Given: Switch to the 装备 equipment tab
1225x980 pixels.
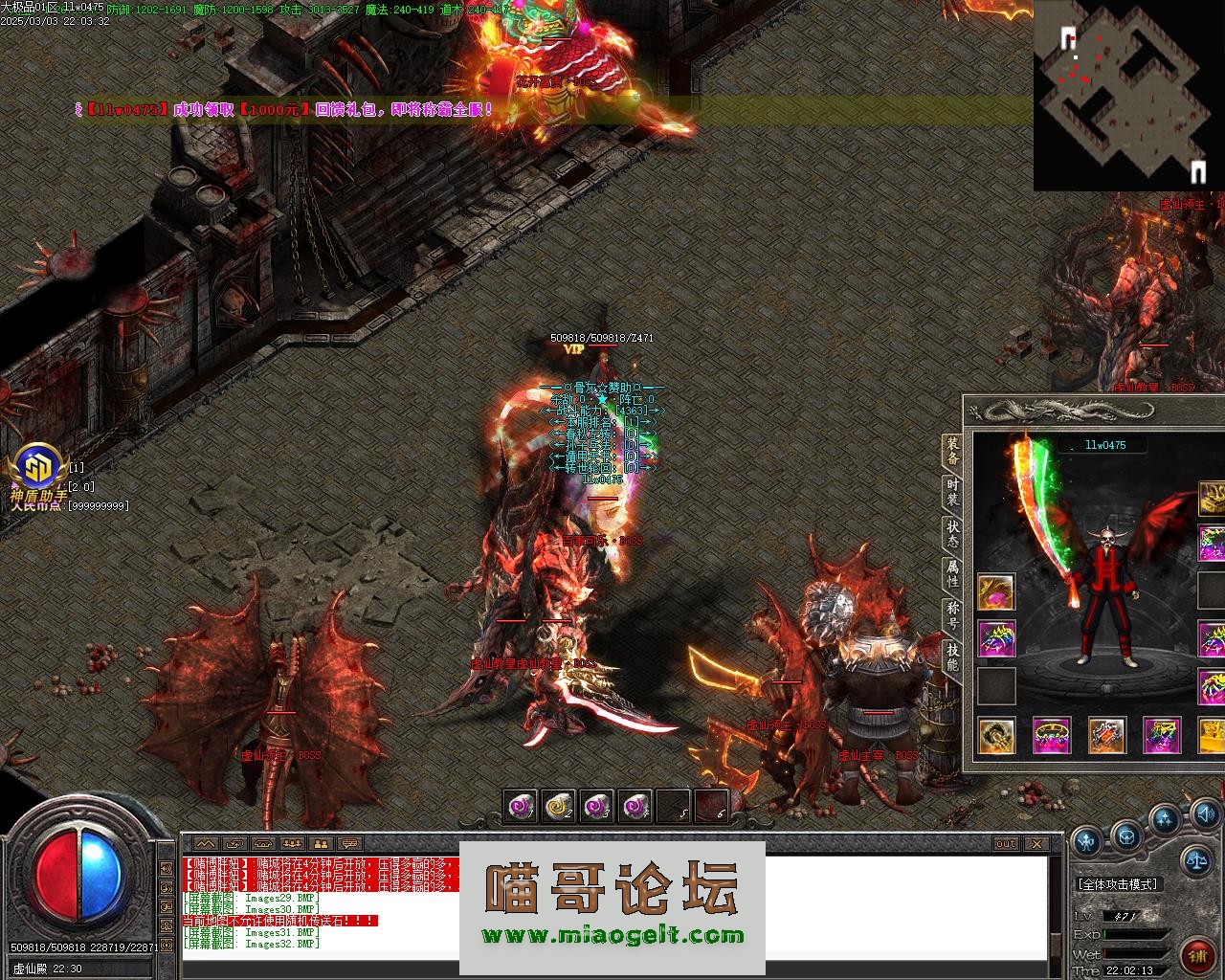Looking at the screenshot, I should click(x=952, y=451).
